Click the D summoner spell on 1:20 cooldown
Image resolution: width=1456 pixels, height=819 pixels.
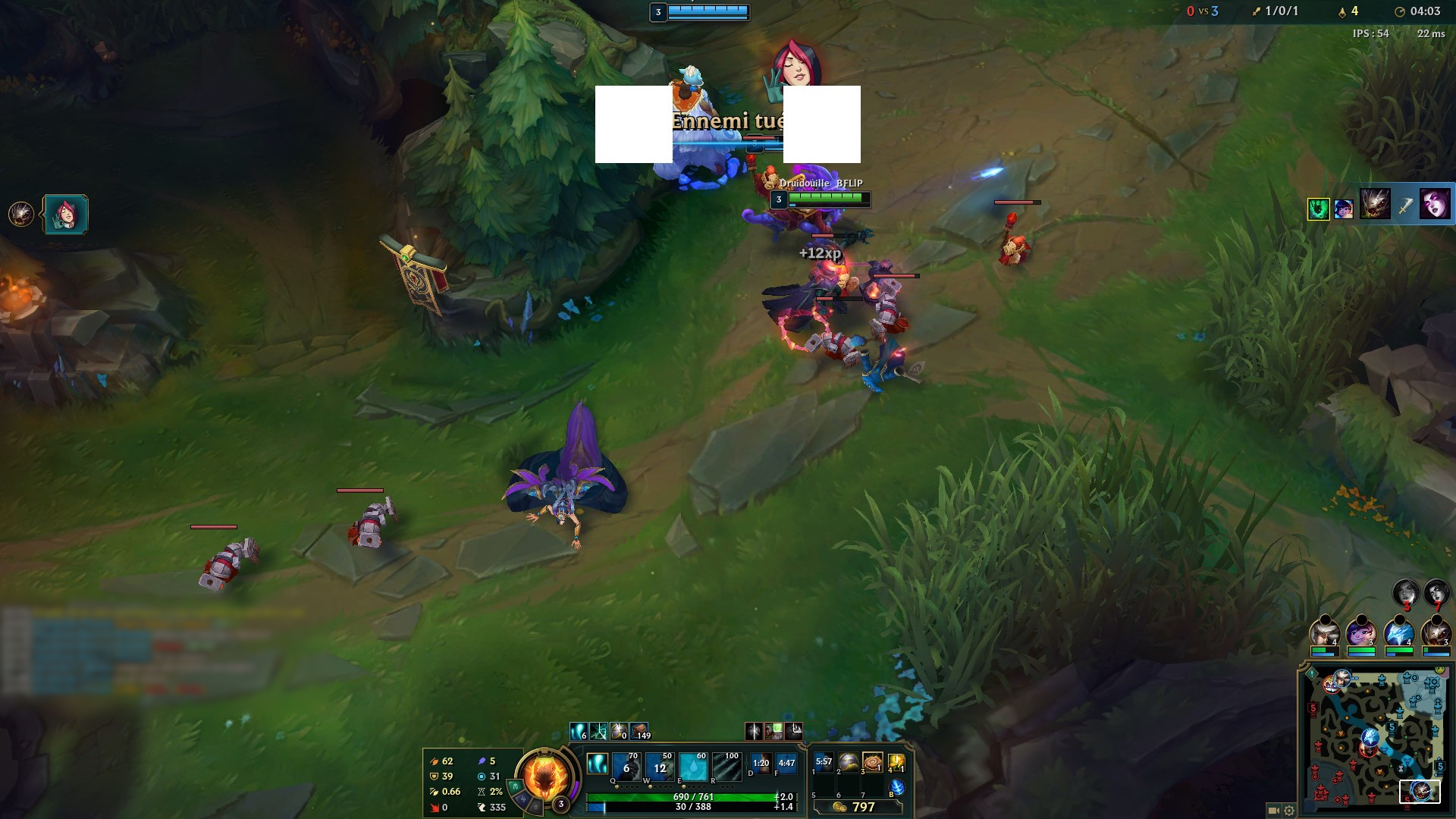pyautogui.click(x=761, y=764)
